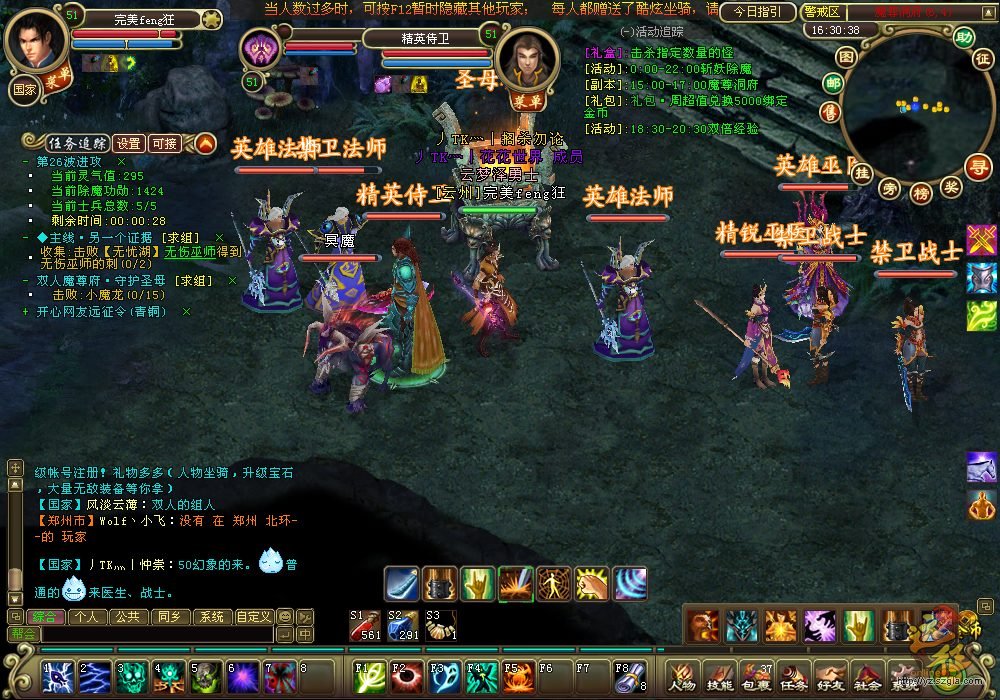Image resolution: width=1000 pixels, height=700 pixels.
Task: Click the 助 helper button on minimap
Action: (963, 37)
